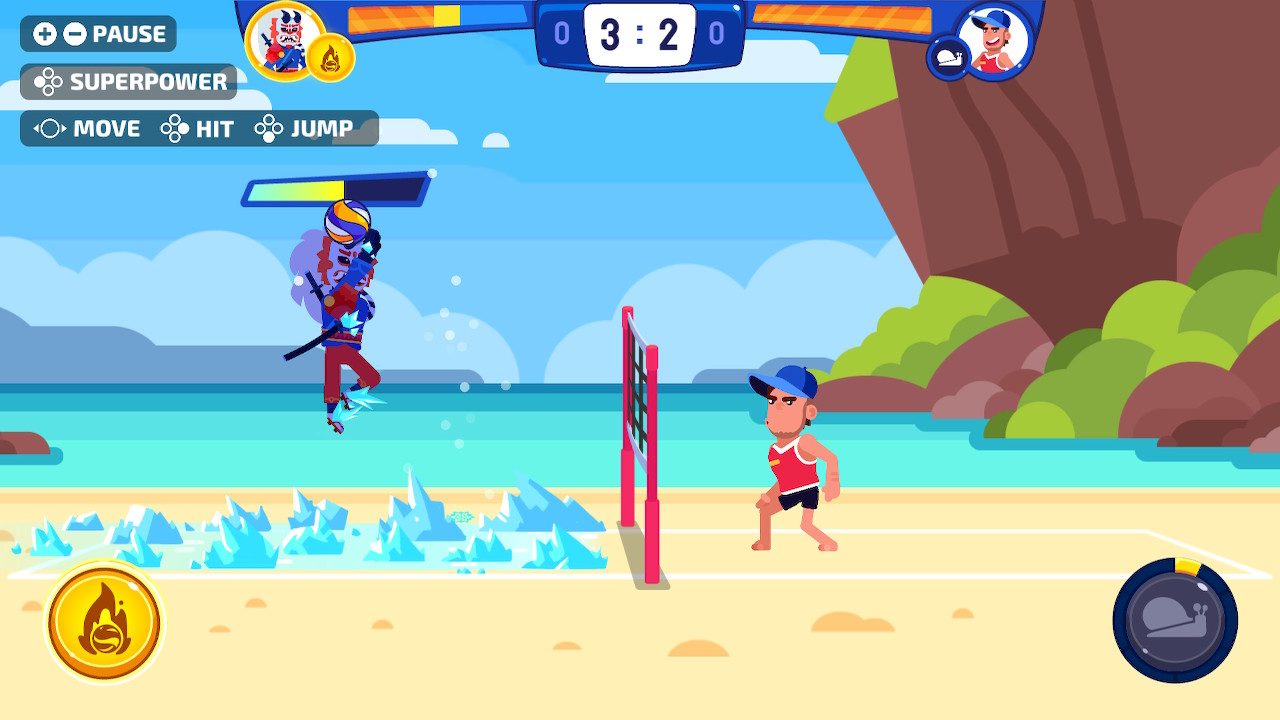Screen dimensions: 1280x720
Task: Click the button icon next to JUMP
Action: pyautogui.click(x=269, y=126)
